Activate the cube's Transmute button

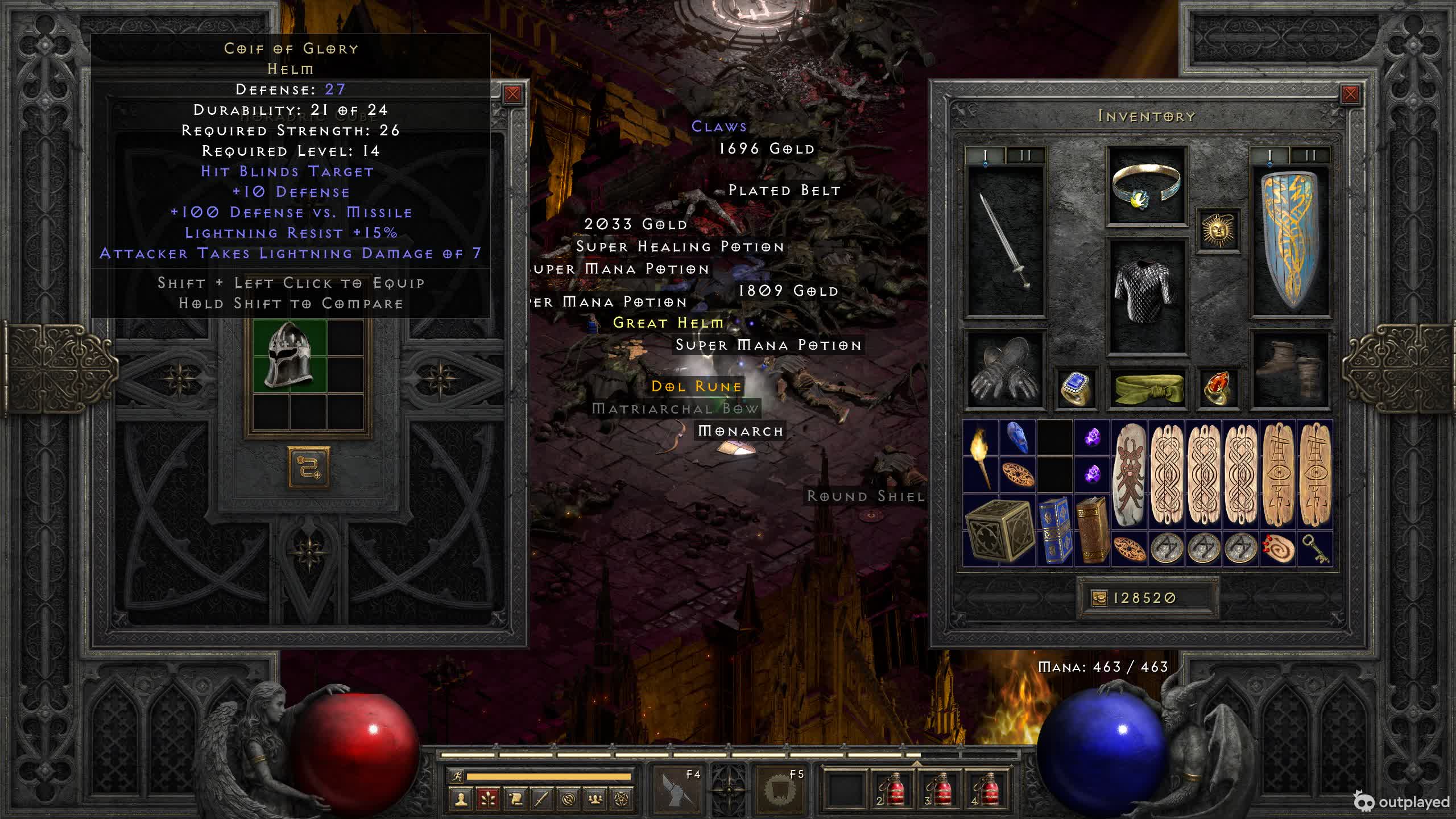(x=309, y=468)
